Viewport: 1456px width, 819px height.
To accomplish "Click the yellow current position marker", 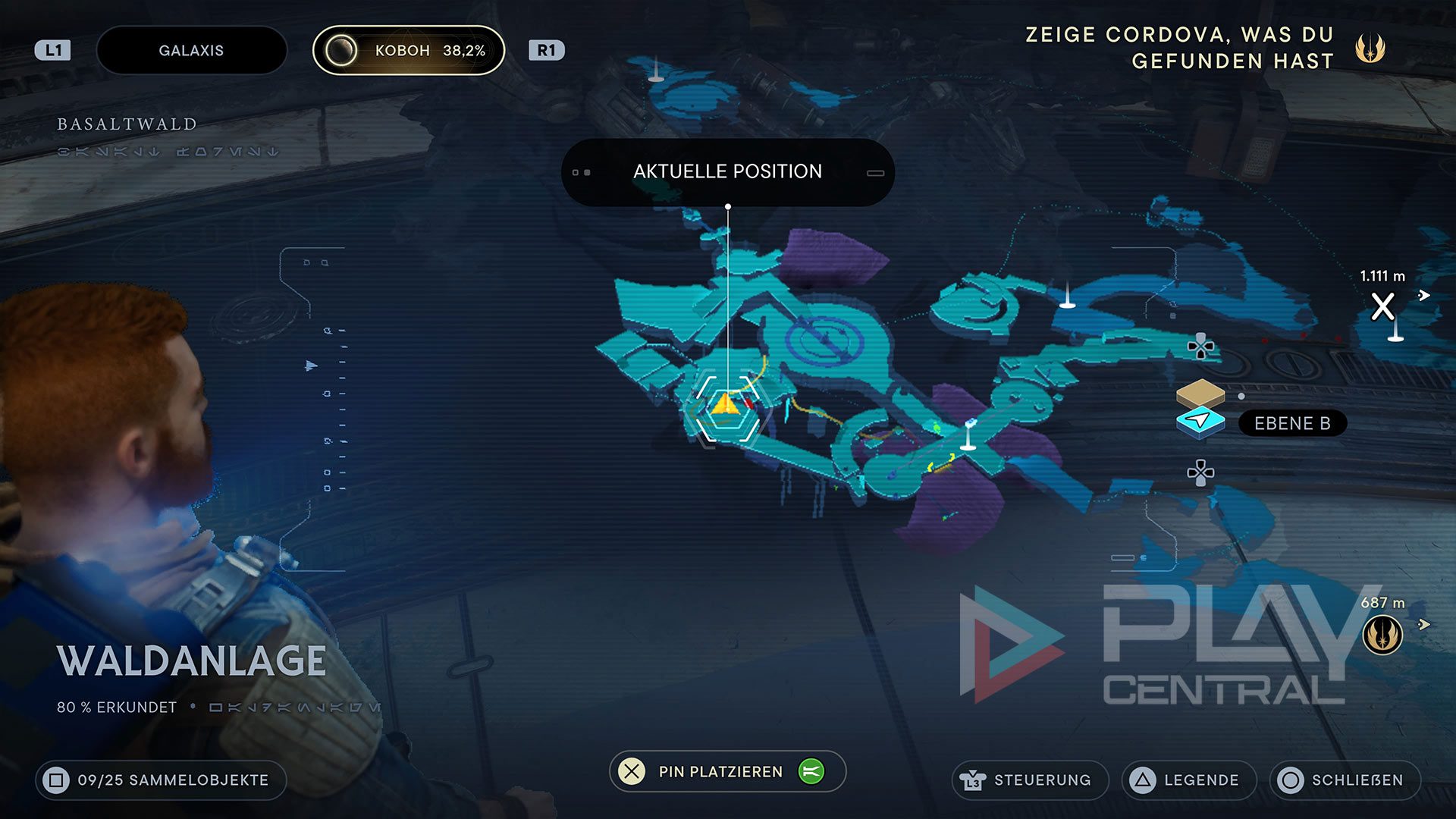I will pos(726,403).
